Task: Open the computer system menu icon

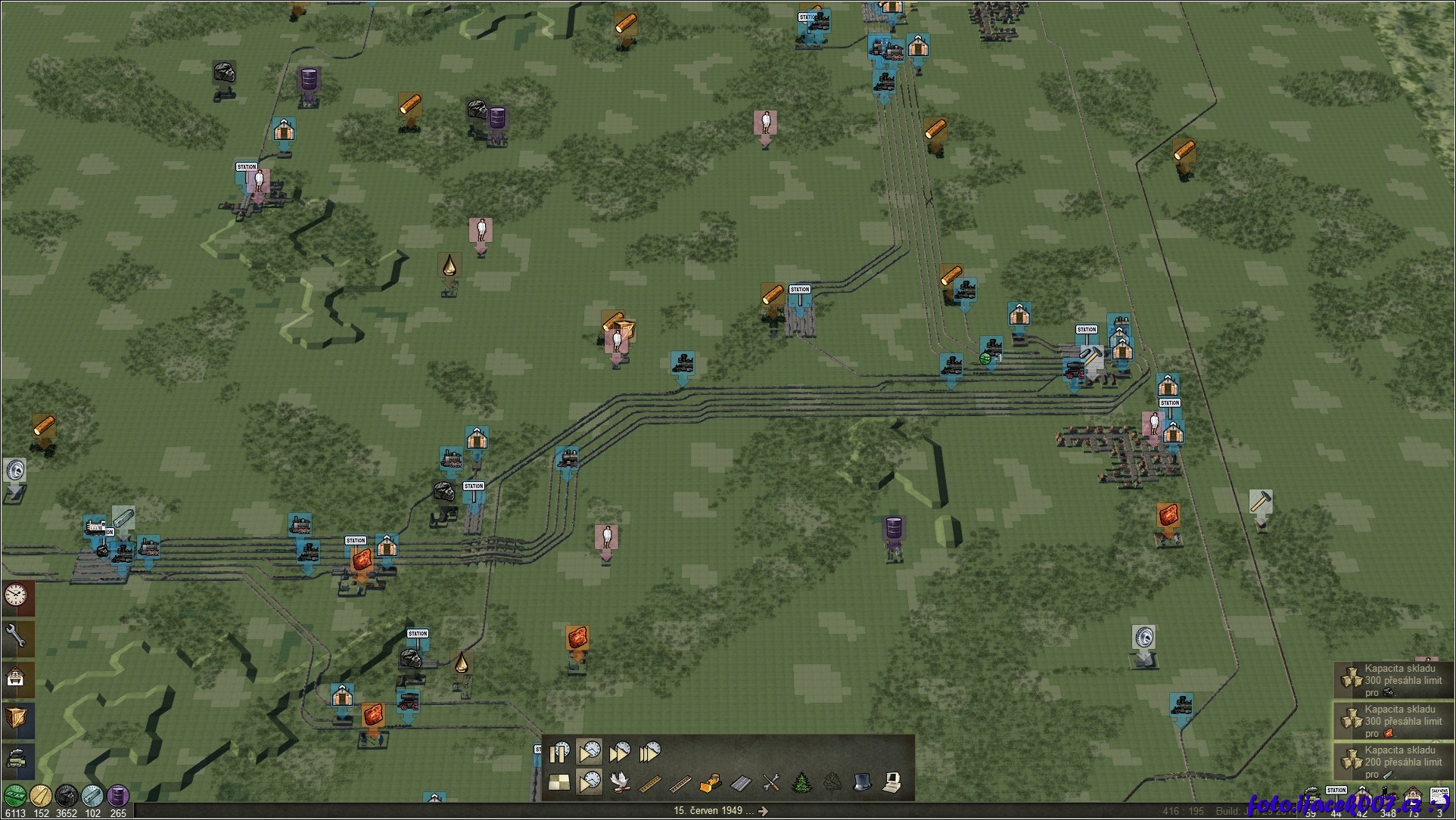Action: coord(892,783)
